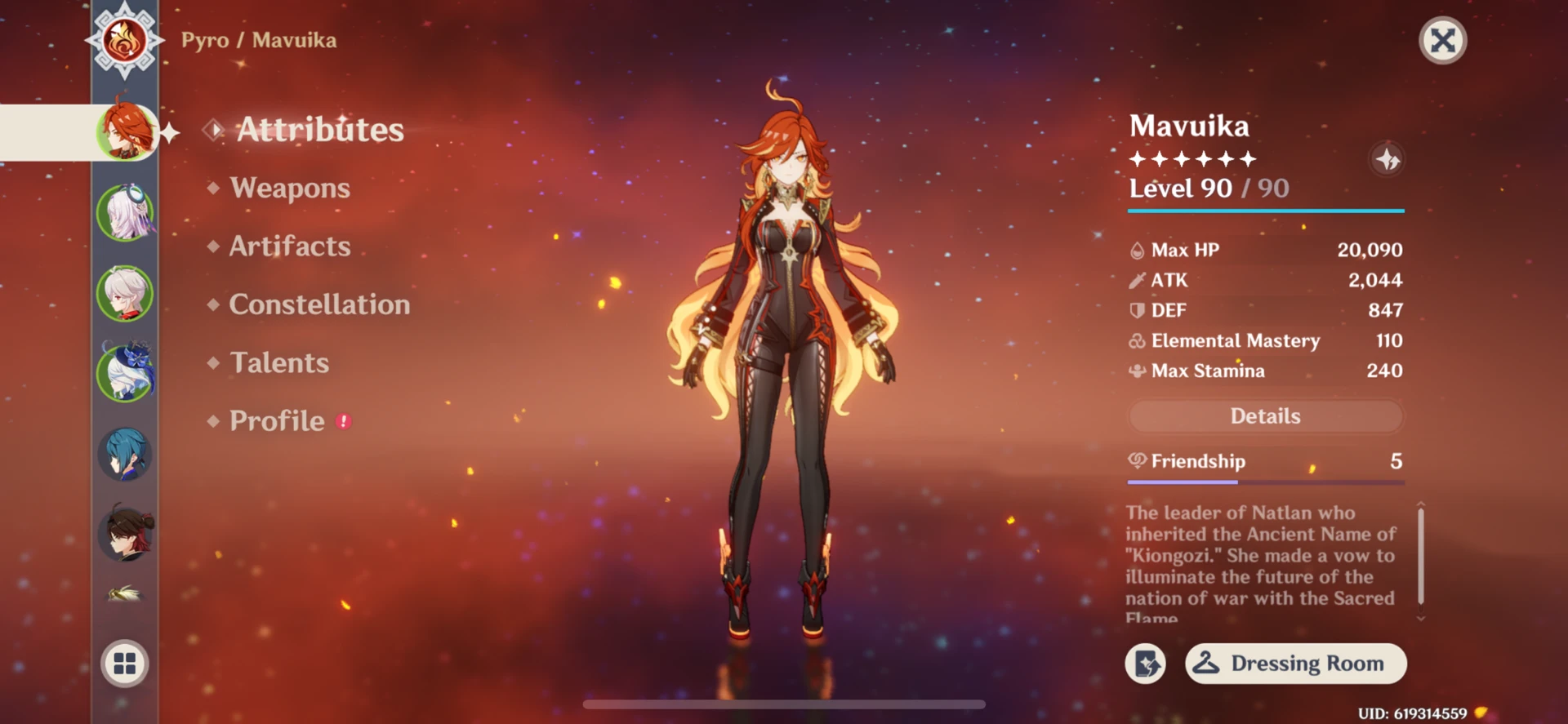This screenshot has height=724, width=1568.
Task: Open the party grid icon at bottom left
Action: click(x=124, y=664)
